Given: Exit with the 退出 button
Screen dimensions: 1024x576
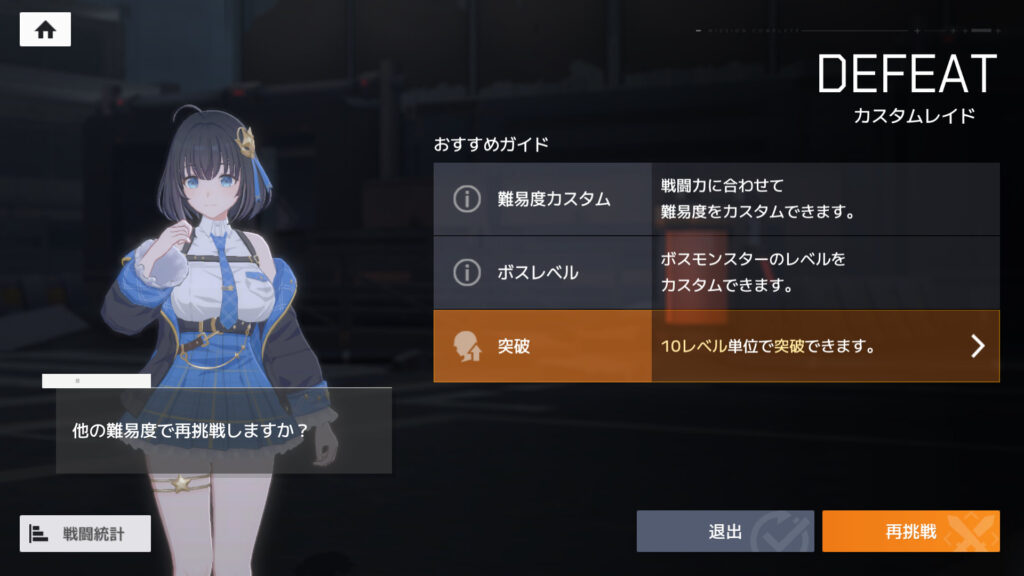Looking at the screenshot, I should pos(725,531).
